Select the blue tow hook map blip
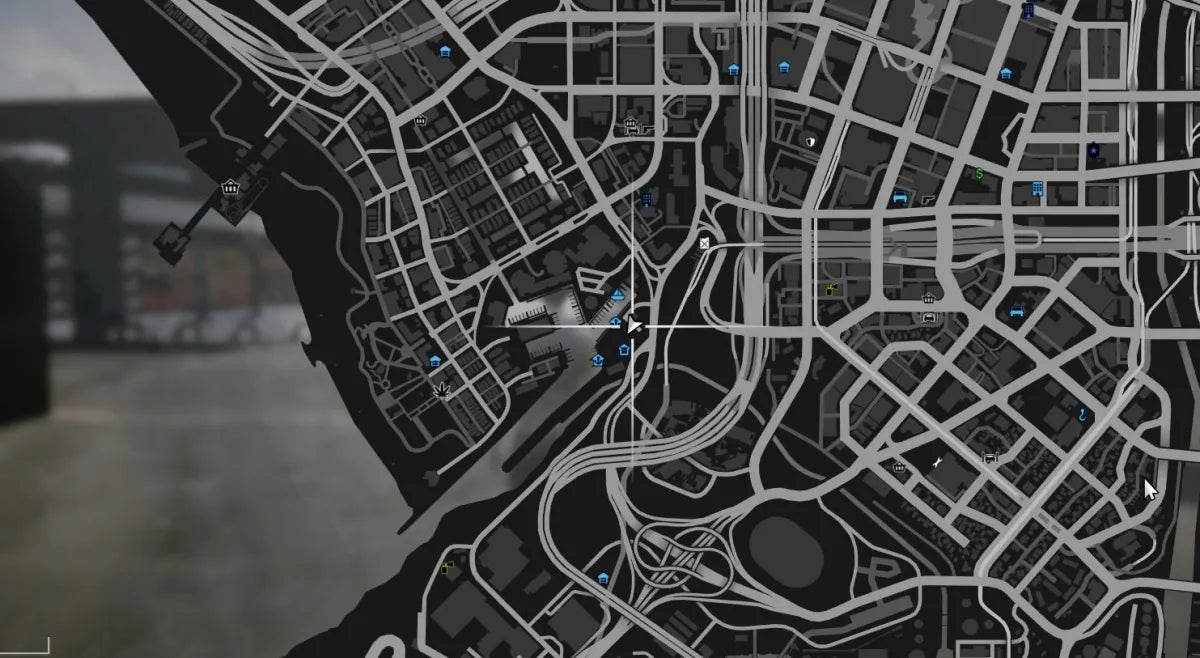The height and width of the screenshot is (658, 1200). click(1083, 412)
